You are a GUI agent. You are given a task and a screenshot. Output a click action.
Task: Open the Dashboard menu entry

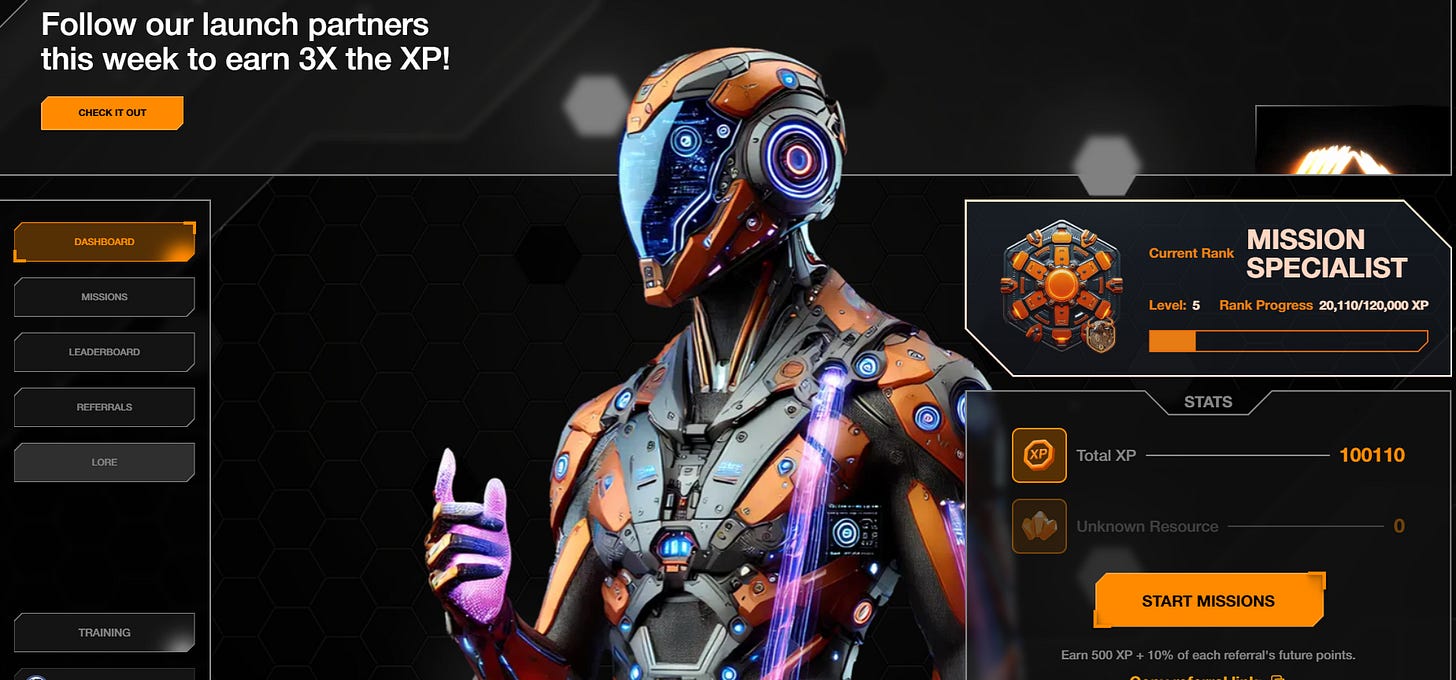[104, 242]
